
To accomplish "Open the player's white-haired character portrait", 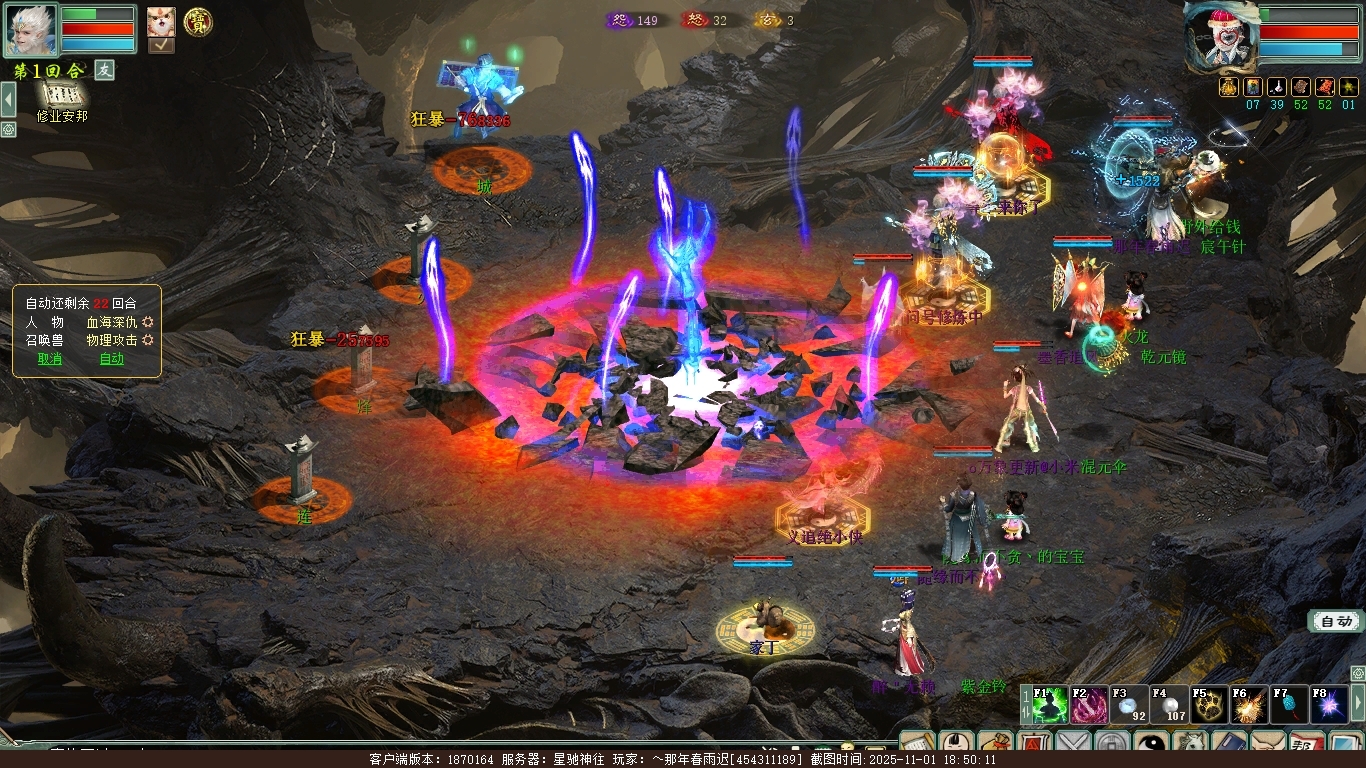I will coord(30,30).
